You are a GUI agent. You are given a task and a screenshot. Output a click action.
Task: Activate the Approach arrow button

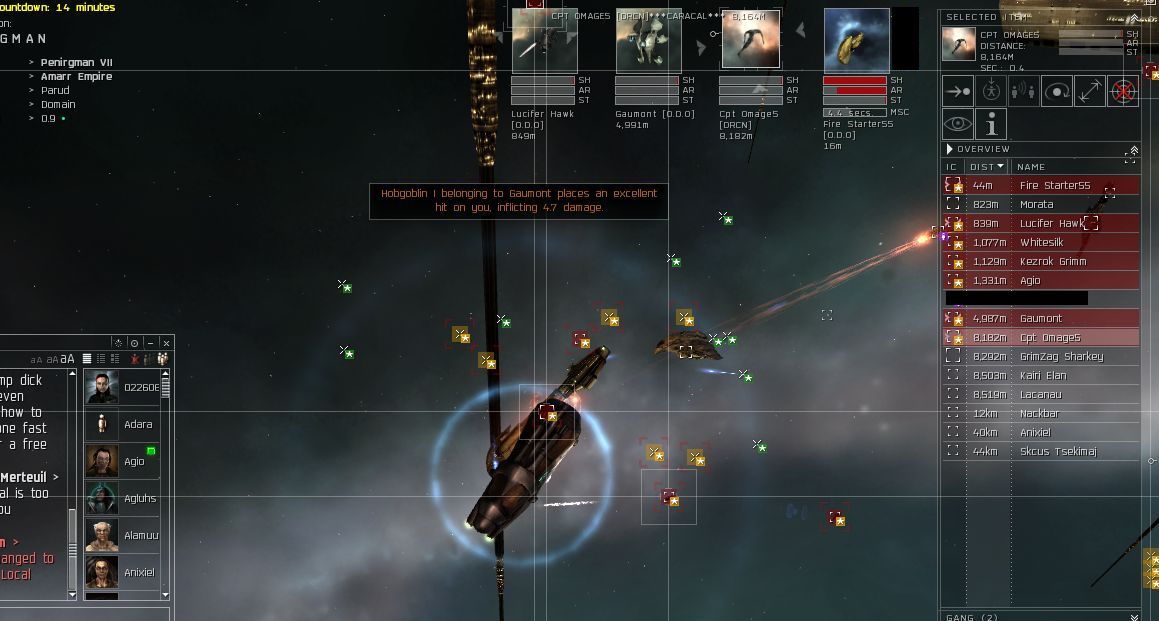pyautogui.click(x=958, y=91)
